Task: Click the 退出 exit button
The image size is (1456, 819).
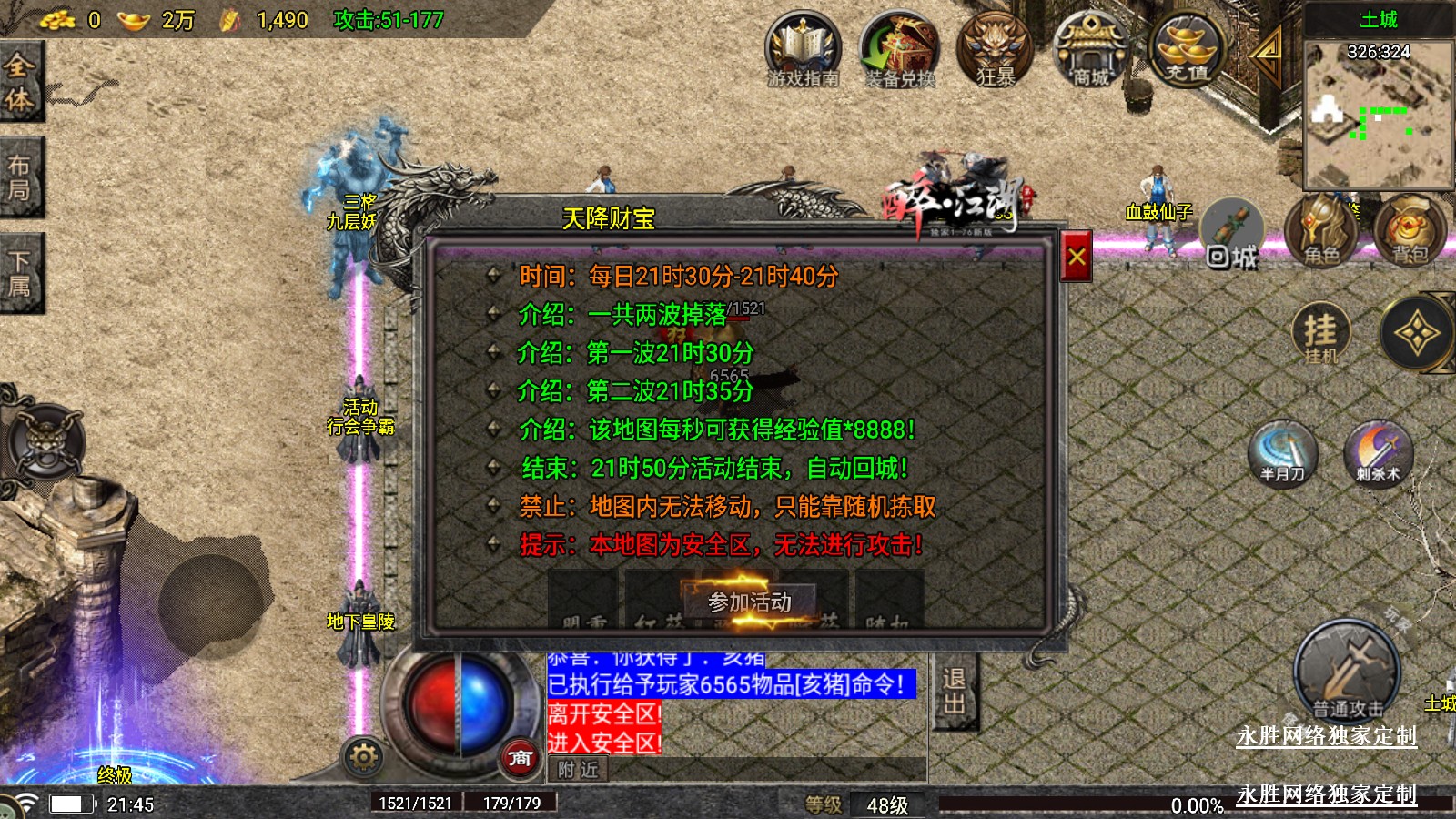Action: pyautogui.click(x=954, y=691)
